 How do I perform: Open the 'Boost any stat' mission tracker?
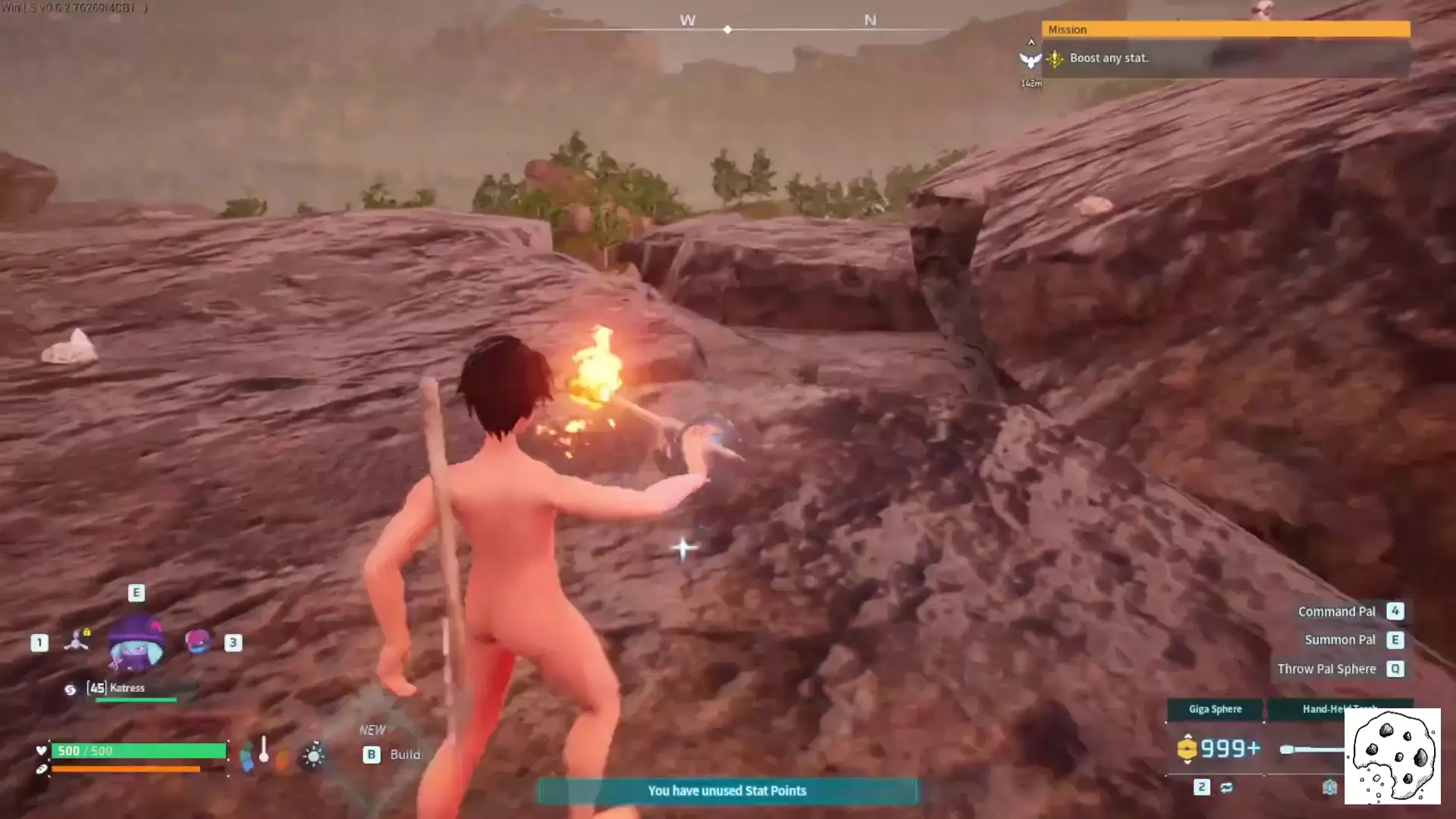pyautogui.click(x=1109, y=58)
